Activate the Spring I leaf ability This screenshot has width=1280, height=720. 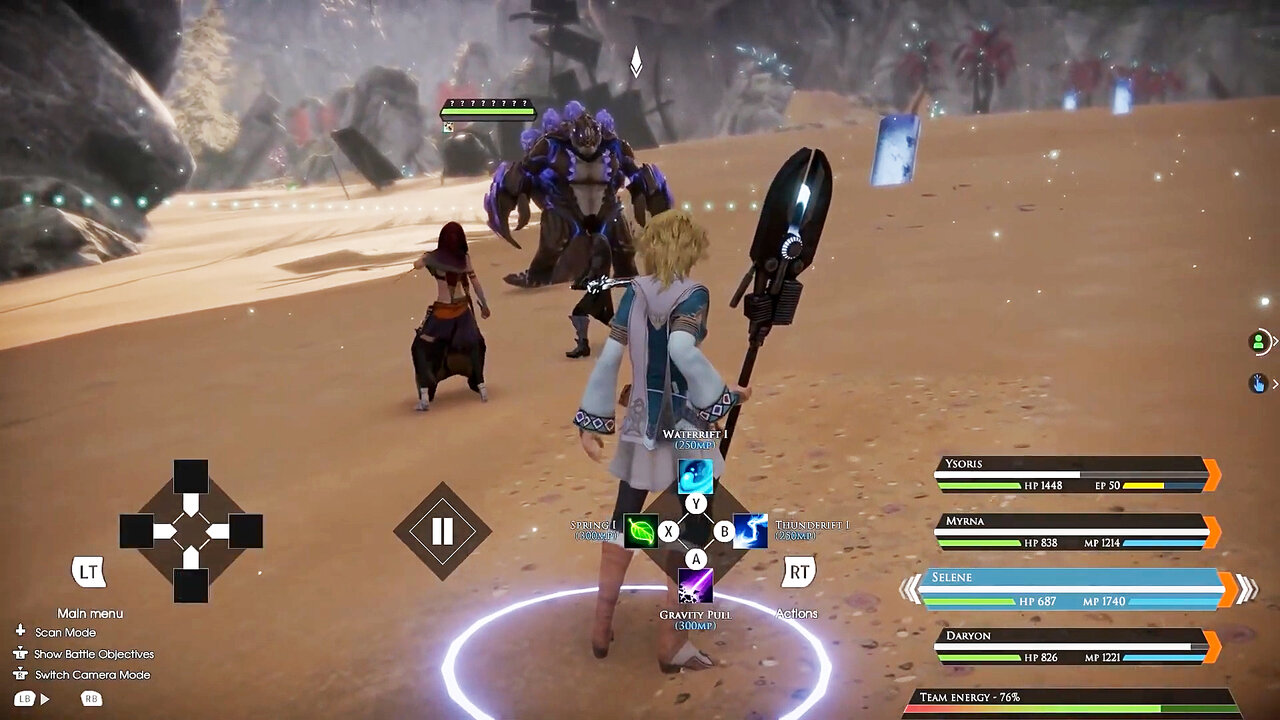[640, 531]
